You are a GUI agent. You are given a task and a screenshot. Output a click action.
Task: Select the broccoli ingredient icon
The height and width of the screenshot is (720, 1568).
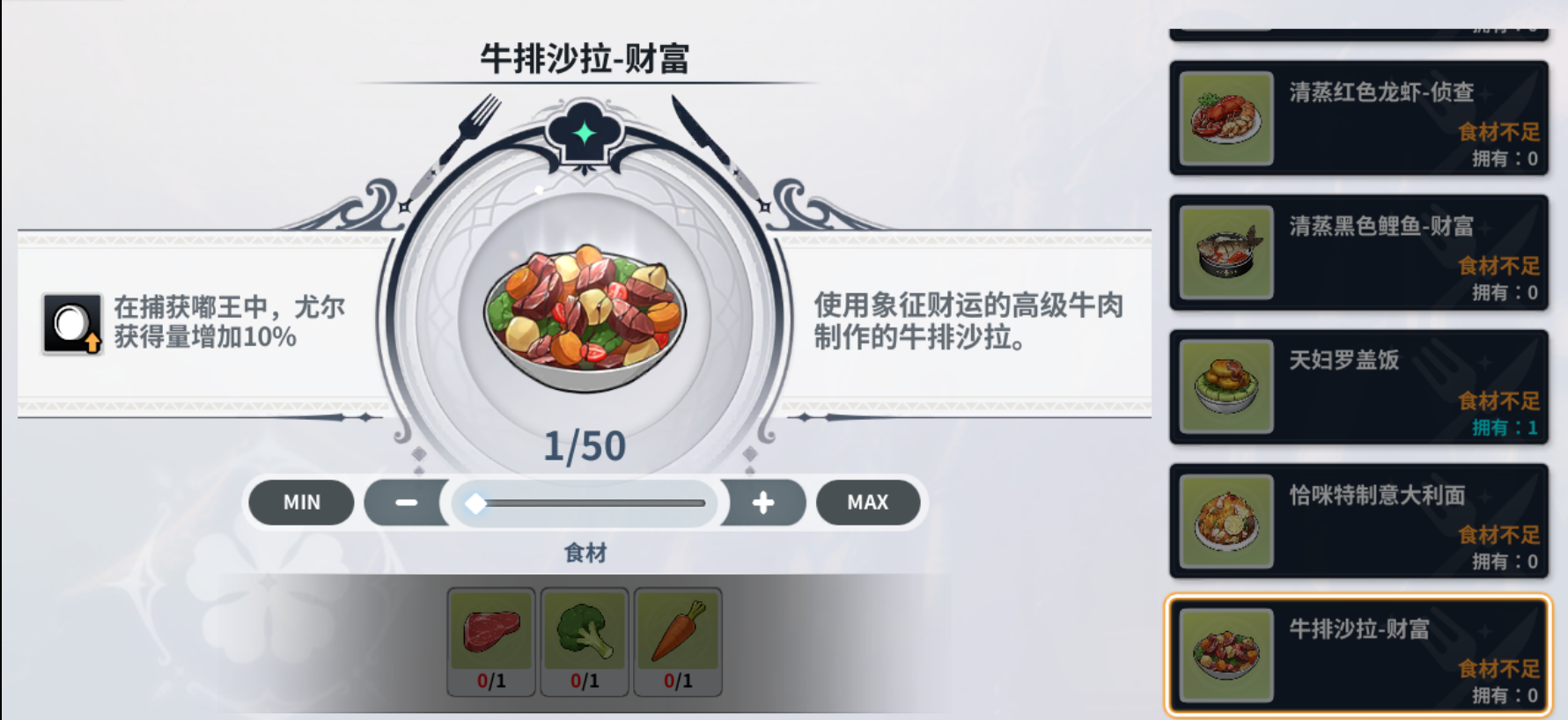[x=585, y=632]
